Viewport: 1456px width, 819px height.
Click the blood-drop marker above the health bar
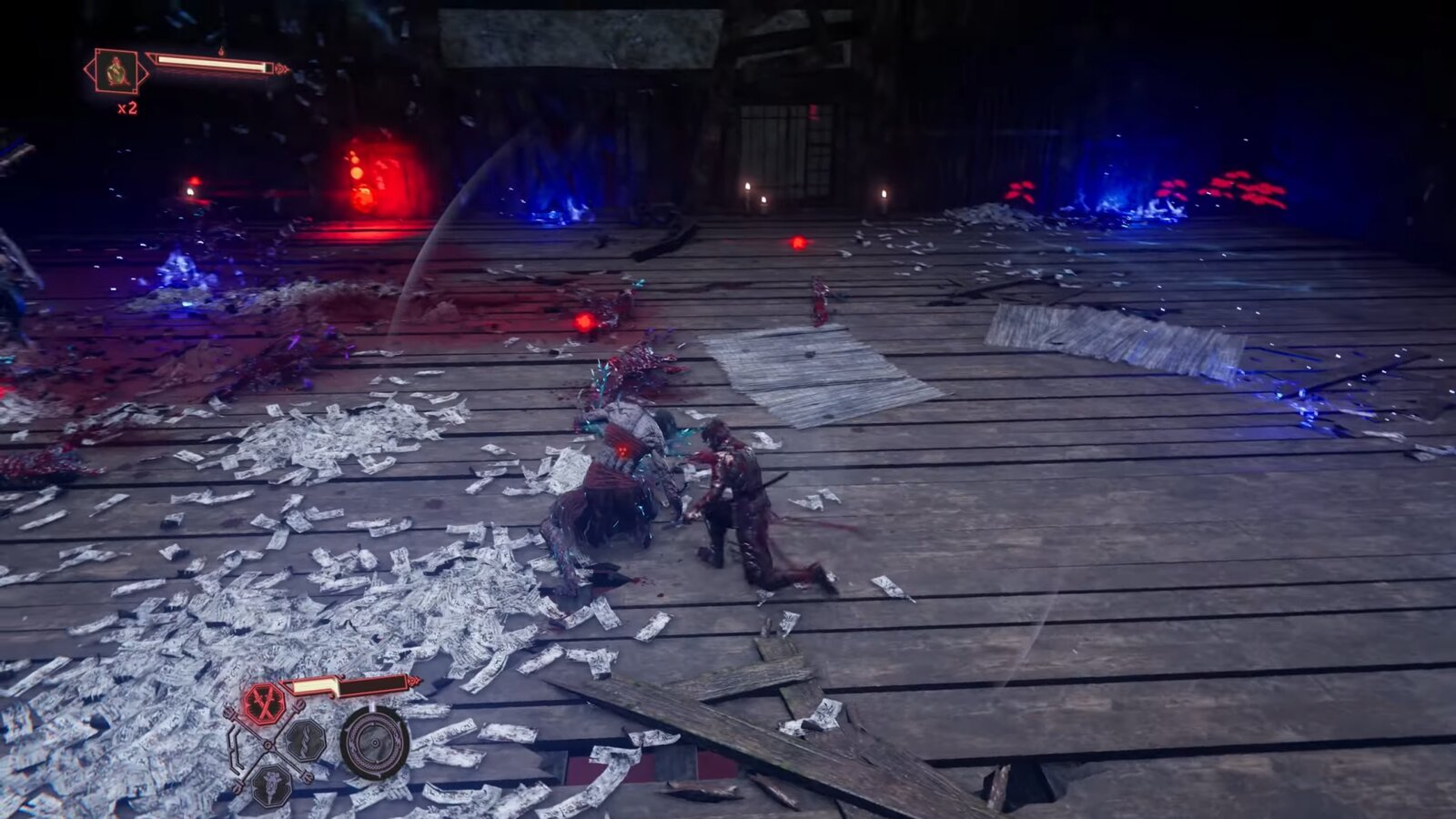click(x=221, y=51)
